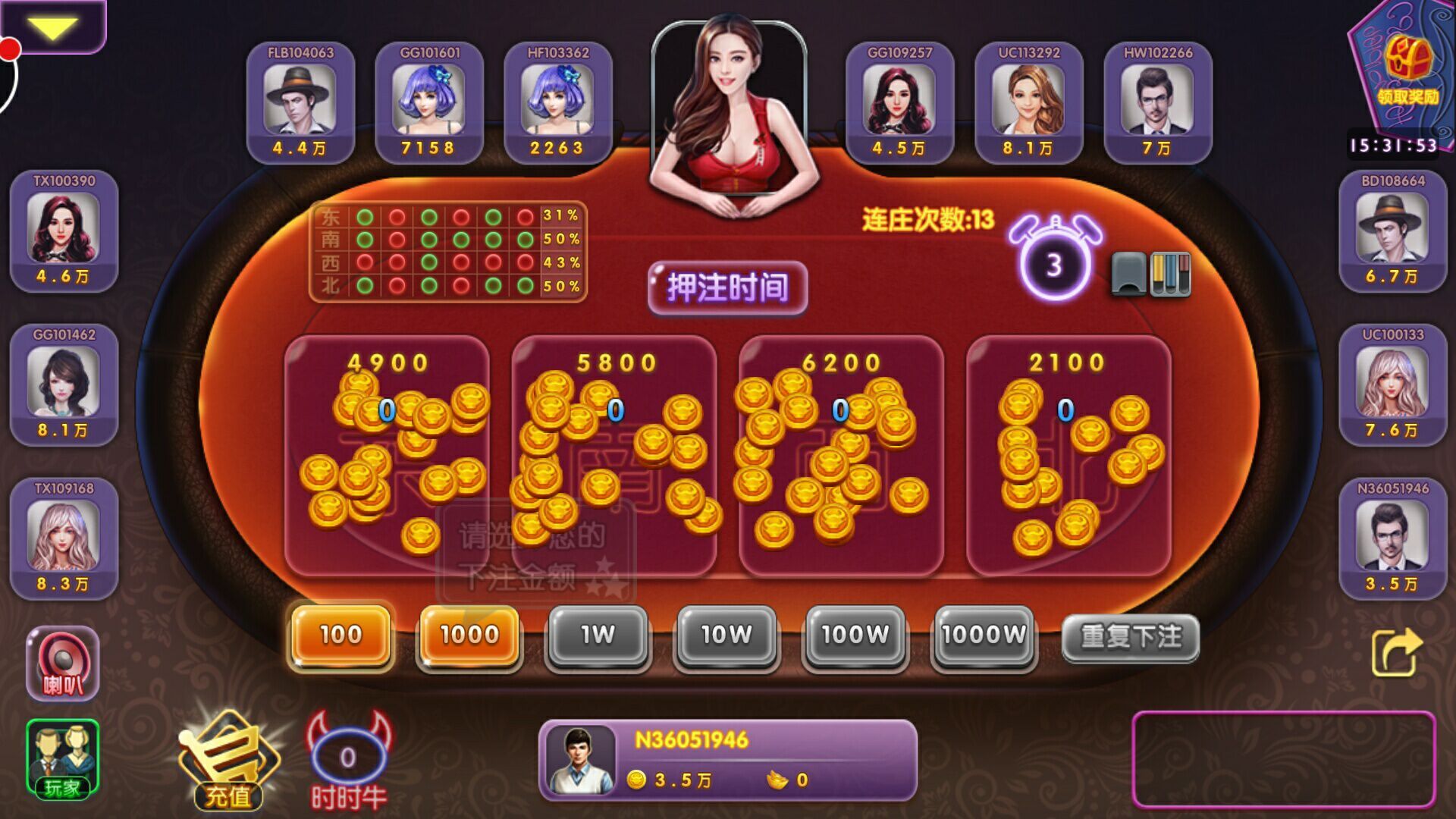This screenshot has height=819, width=1456.
Task: Open the chip rack icon
Action: point(1172,273)
